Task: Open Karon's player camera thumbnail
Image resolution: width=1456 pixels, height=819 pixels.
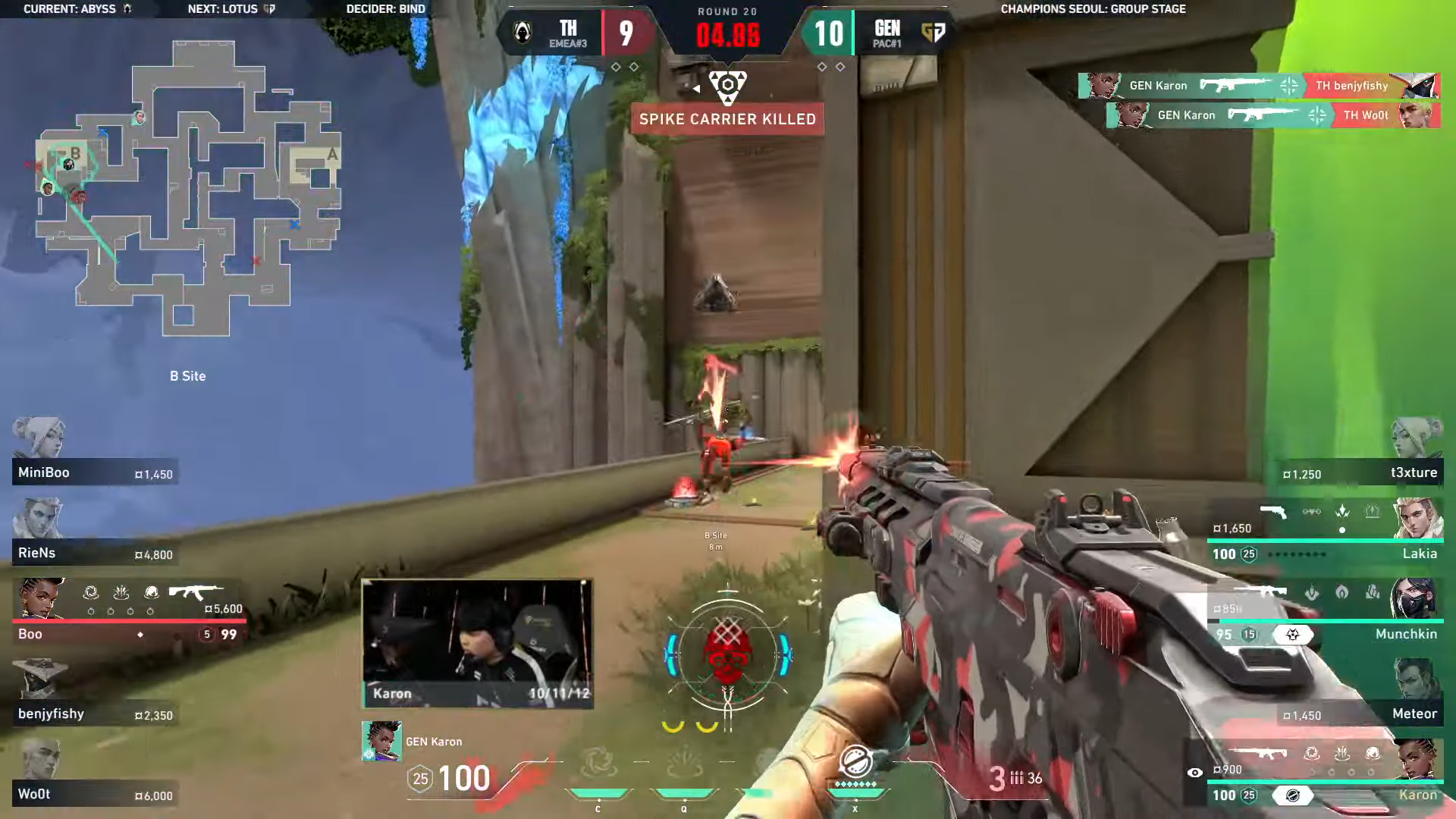Action: point(477,643)
